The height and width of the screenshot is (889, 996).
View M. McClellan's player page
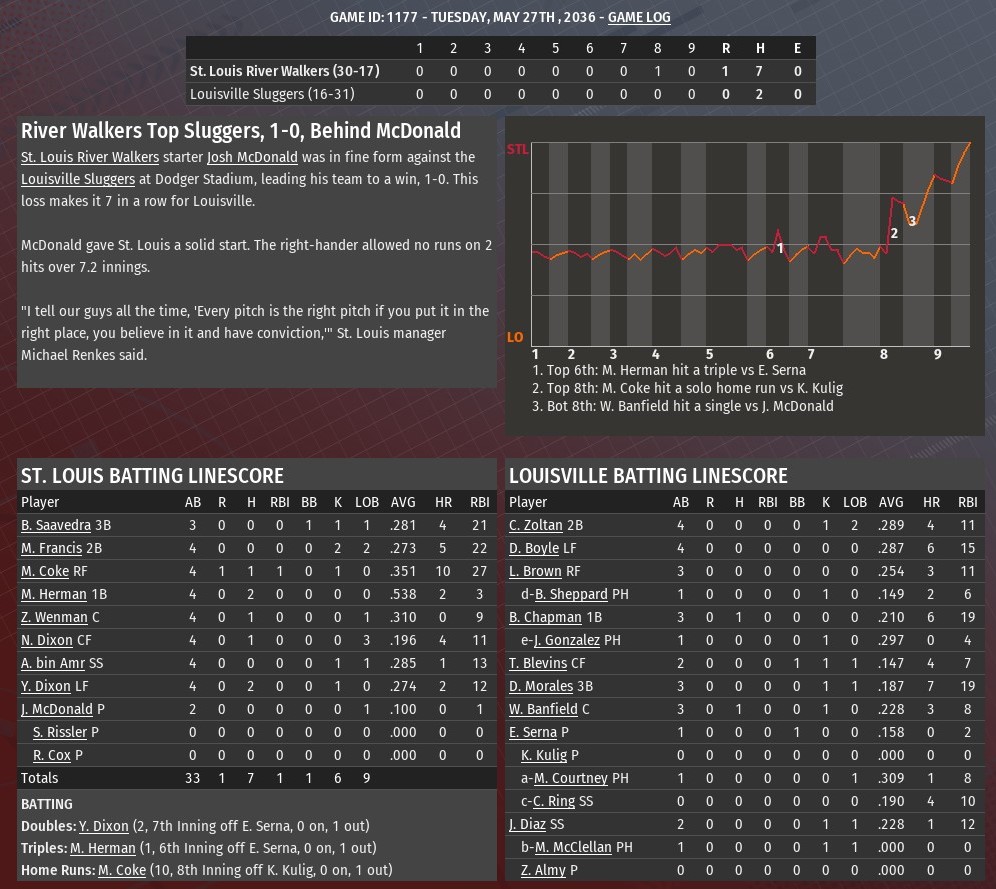point(572,847)
